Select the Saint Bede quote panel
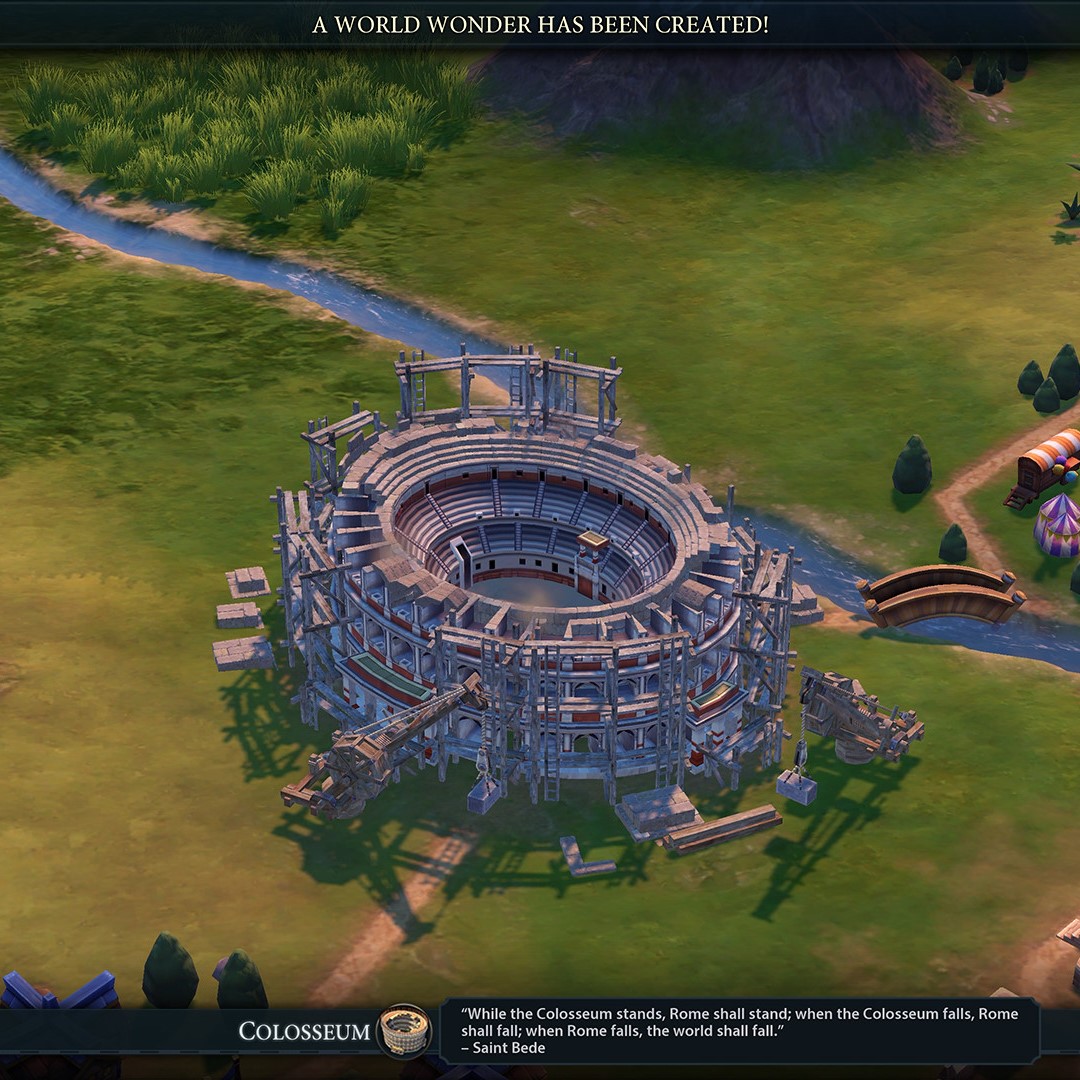This screenshot has height=1080, width=1080. pos(740,1030)
